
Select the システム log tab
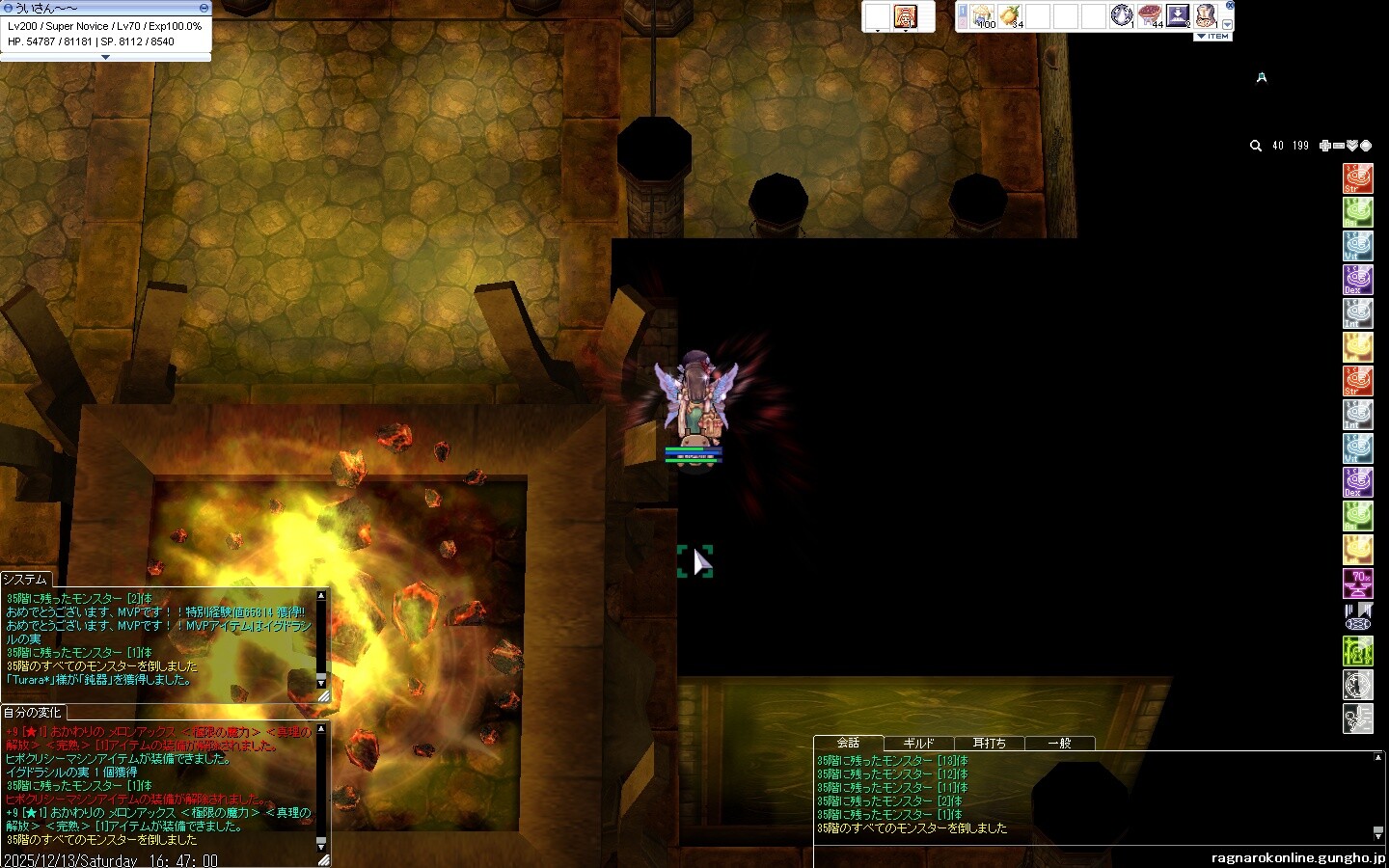pos(25,579)
